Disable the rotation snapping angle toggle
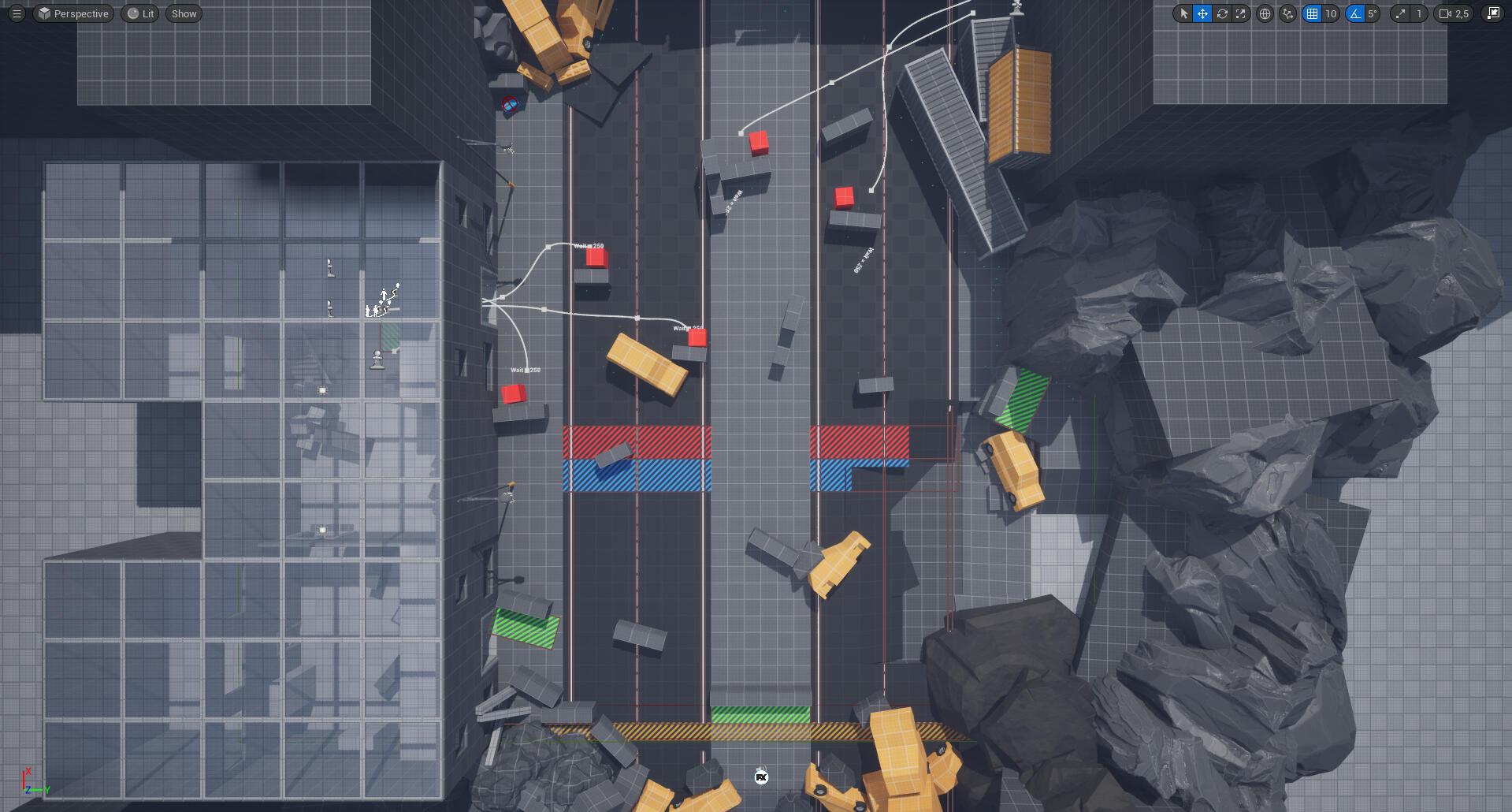 pyautogui.click(x=1354, y=13)
